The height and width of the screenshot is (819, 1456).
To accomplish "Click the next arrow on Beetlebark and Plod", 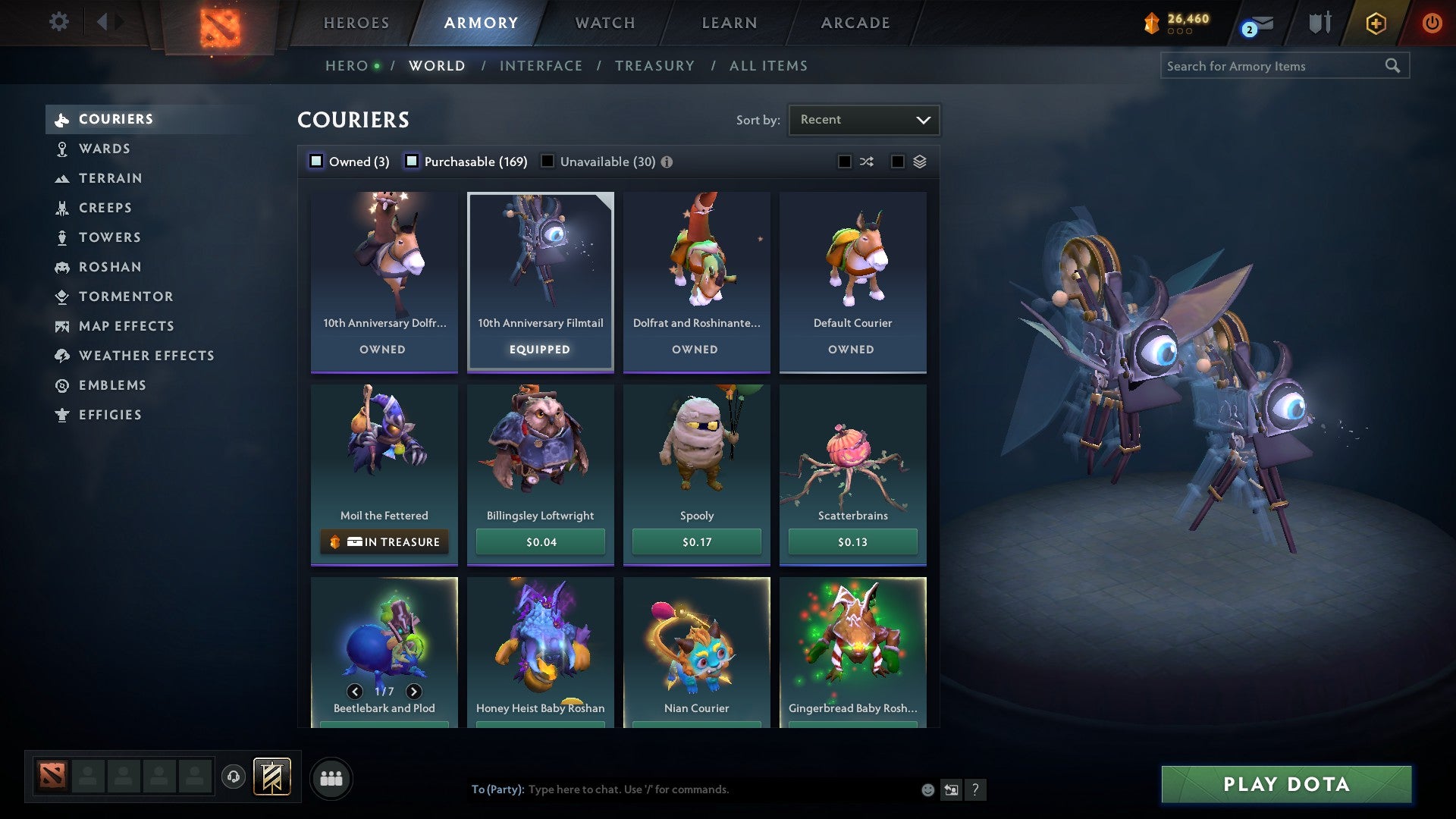I will pos(413,691).
